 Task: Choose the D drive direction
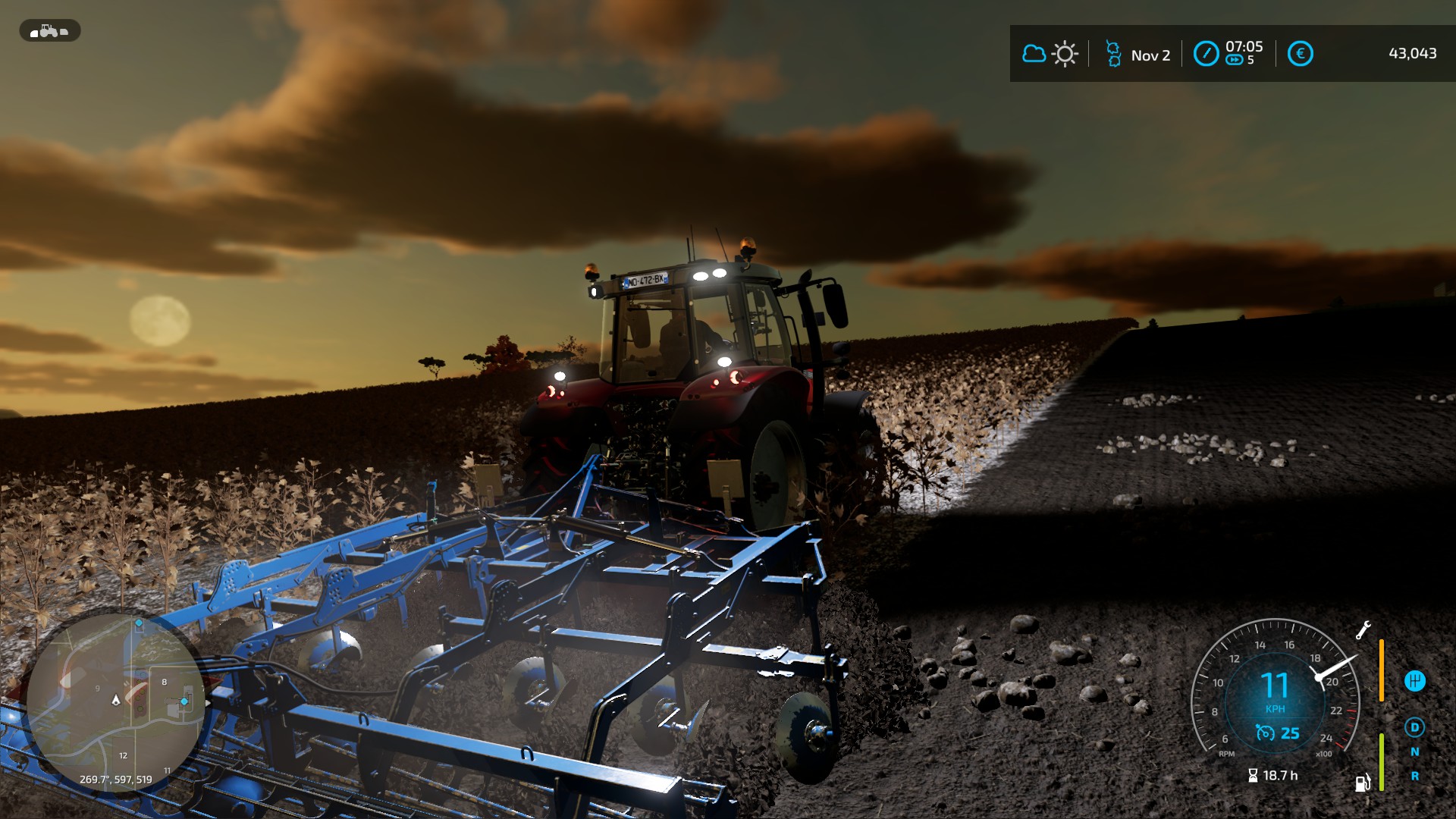pos(1414,728)
